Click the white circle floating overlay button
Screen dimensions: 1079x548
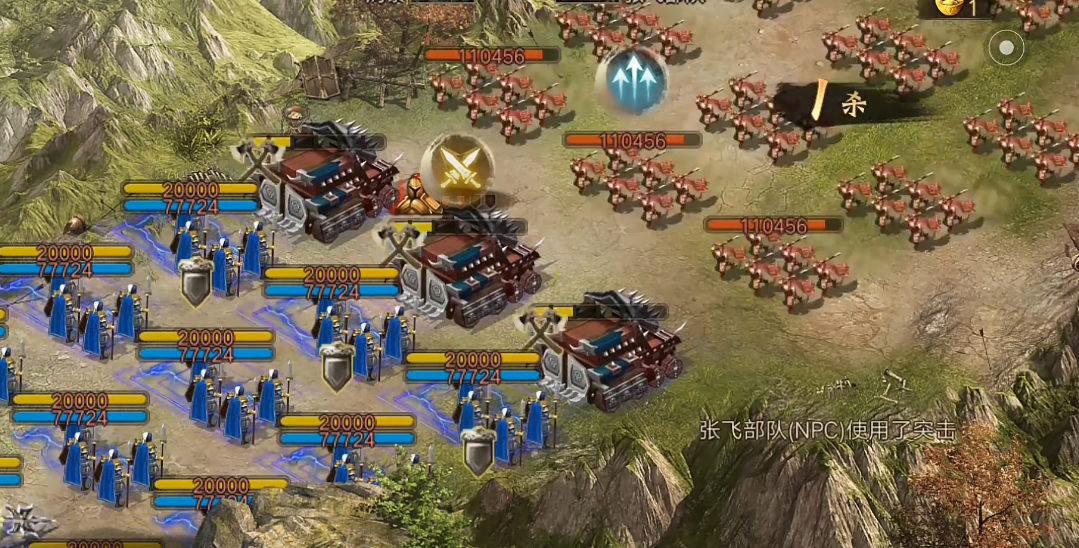pyautogui.click(x=1006, y=47)
